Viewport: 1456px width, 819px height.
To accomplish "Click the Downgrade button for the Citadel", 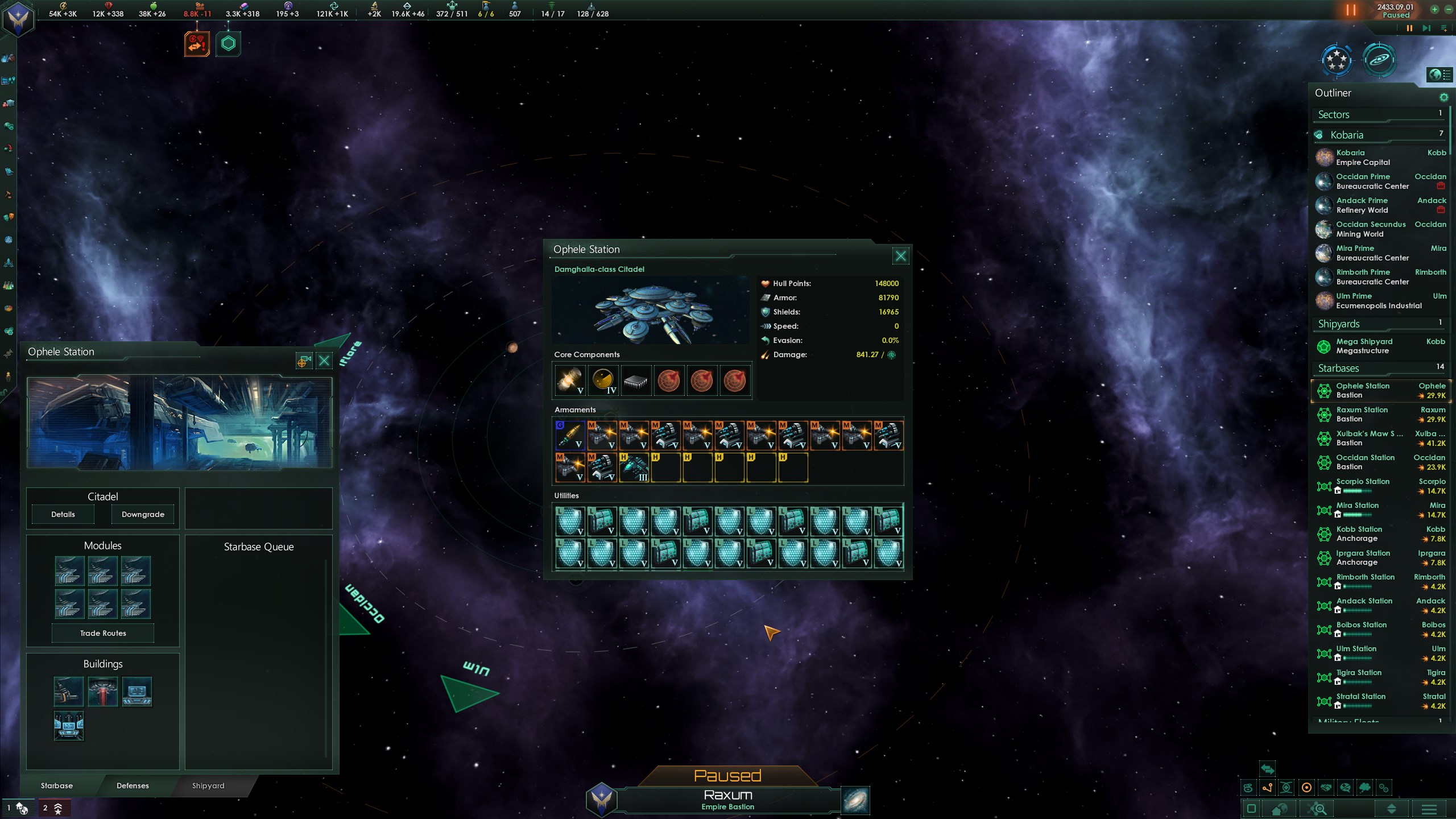I will point(143,514).
